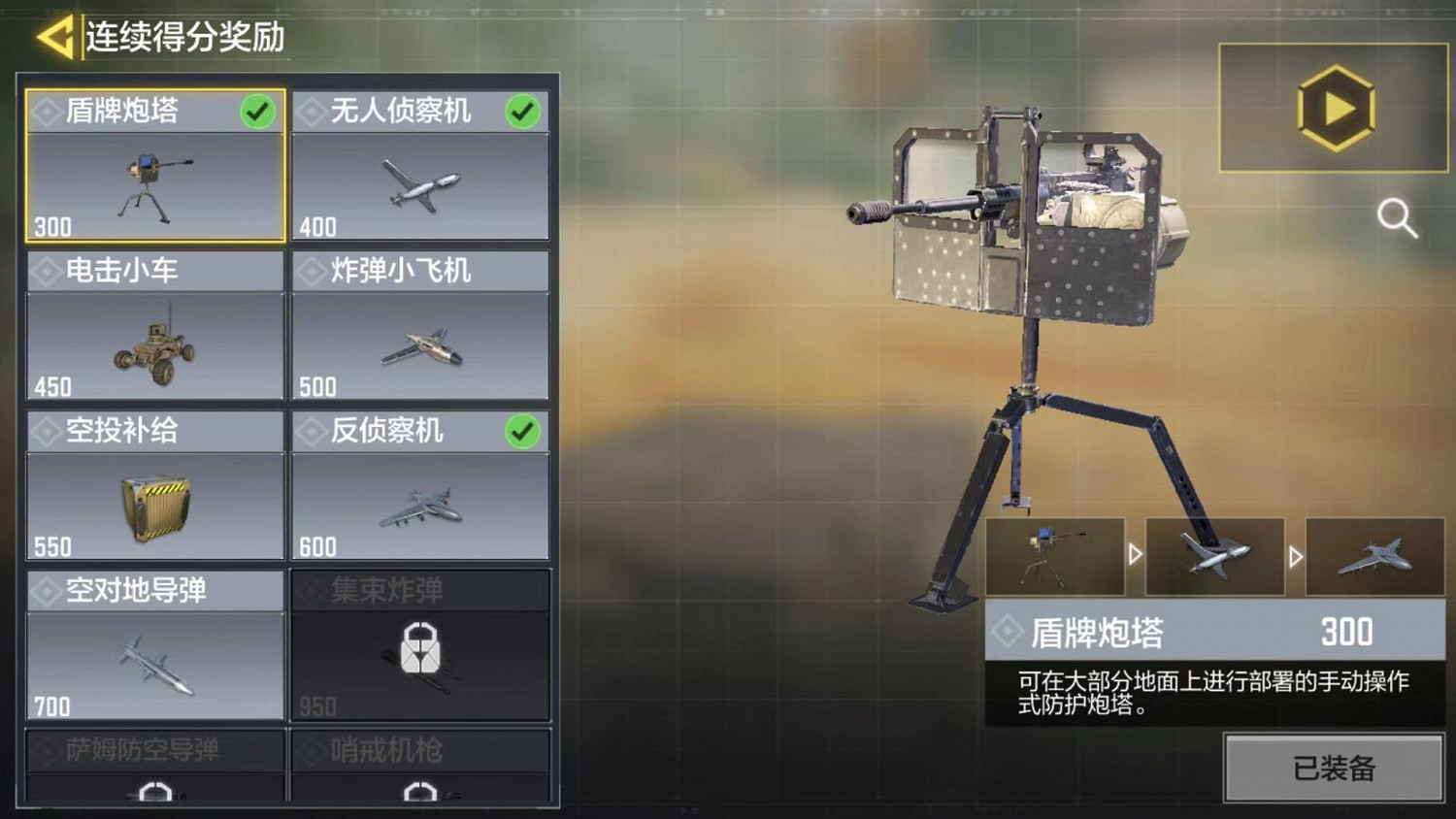Screen dimensions: 1456x819
Task: Unequip 盾牌炮塔 via its green checkmark
Action: (x=256, y=111)
